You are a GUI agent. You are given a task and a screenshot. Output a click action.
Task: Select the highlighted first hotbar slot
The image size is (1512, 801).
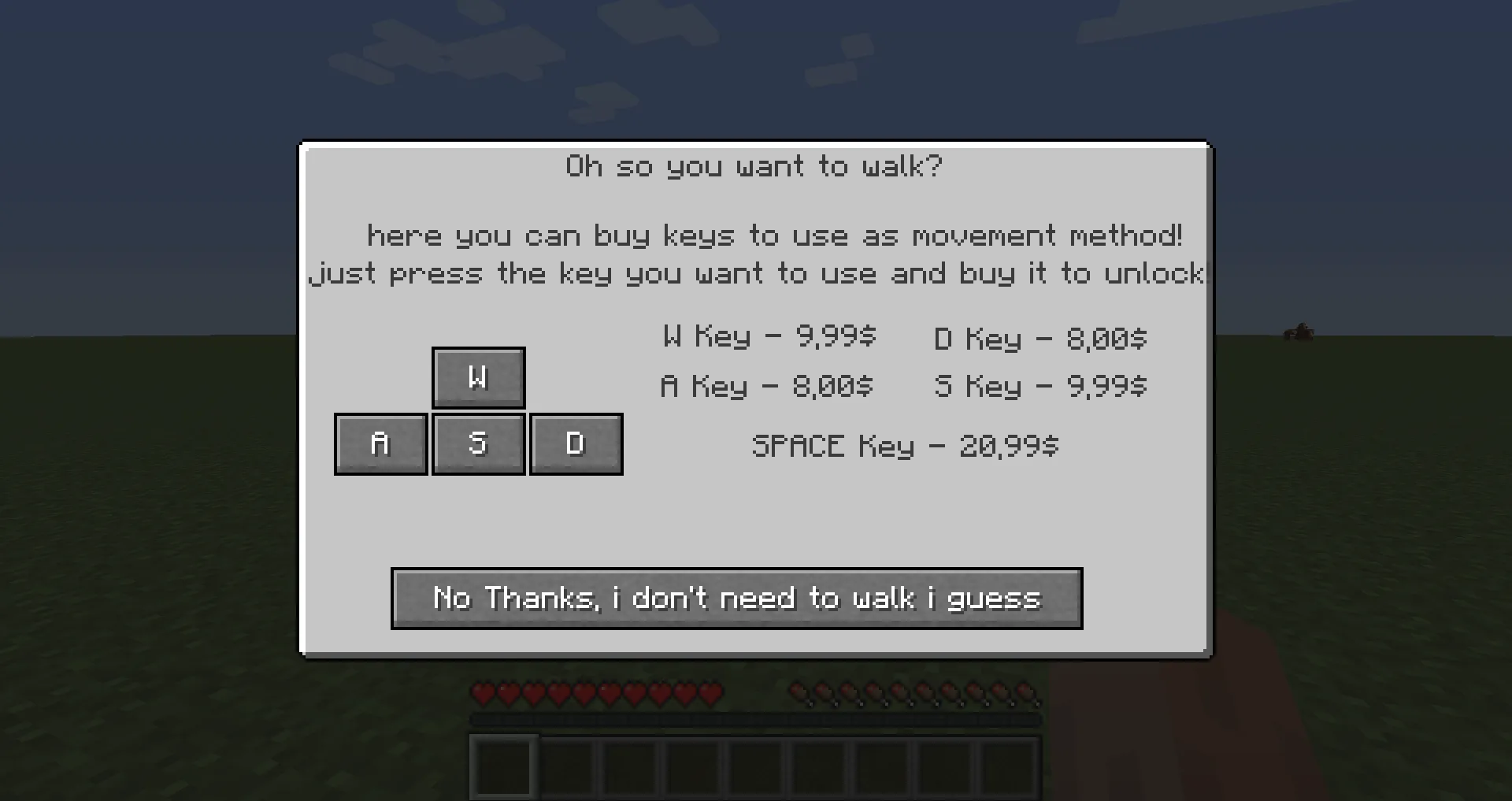point(504,768)
